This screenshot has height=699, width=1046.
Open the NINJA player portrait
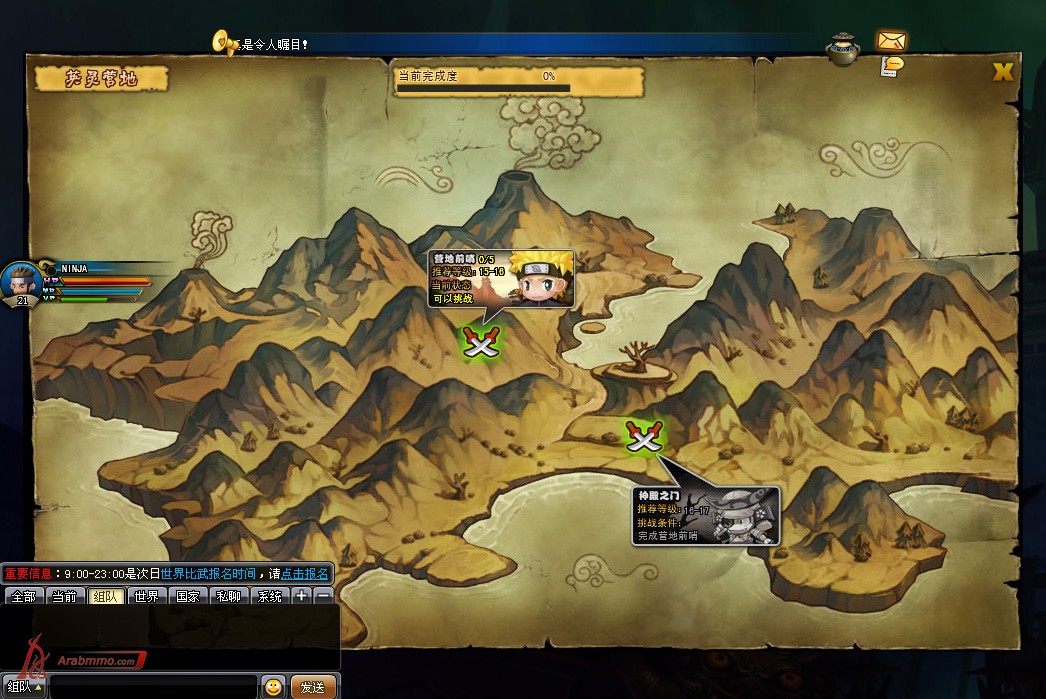point(20,281)
